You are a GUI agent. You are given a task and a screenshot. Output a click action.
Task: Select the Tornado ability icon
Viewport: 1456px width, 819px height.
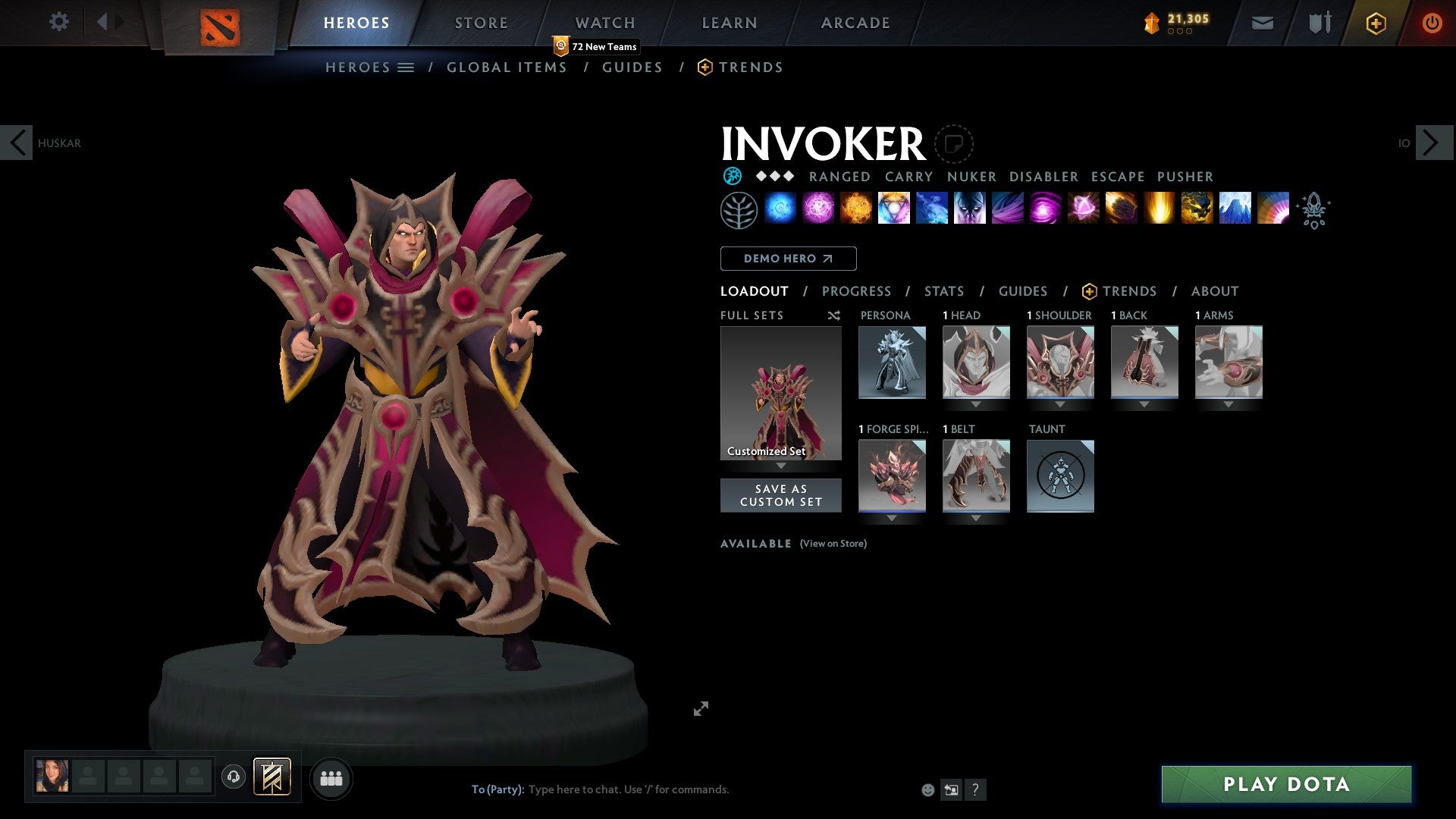1008,210
